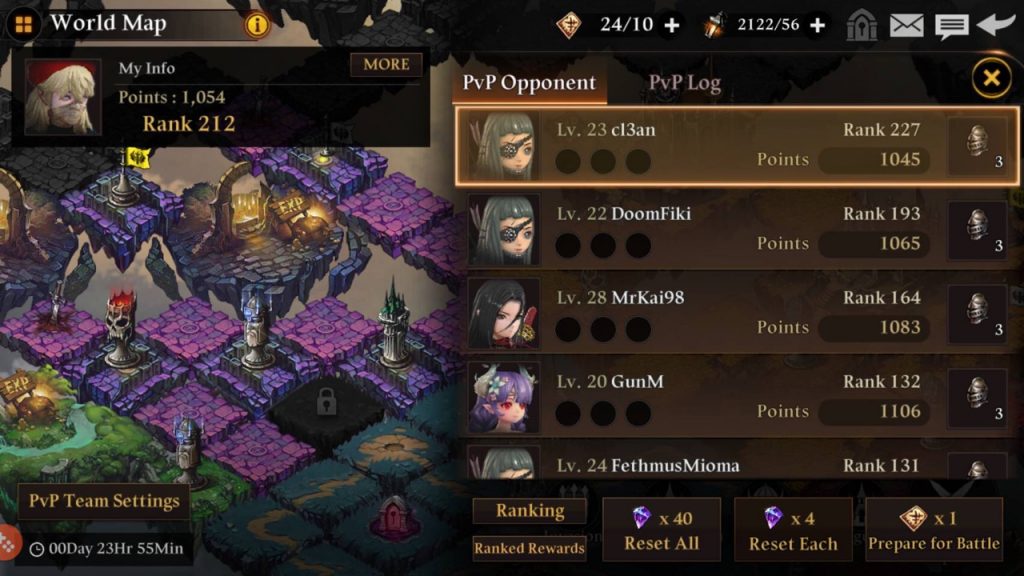Viewport: 1024px width, 576px height.
Task: Switch to the PvP Log tab
Action: 684,83
